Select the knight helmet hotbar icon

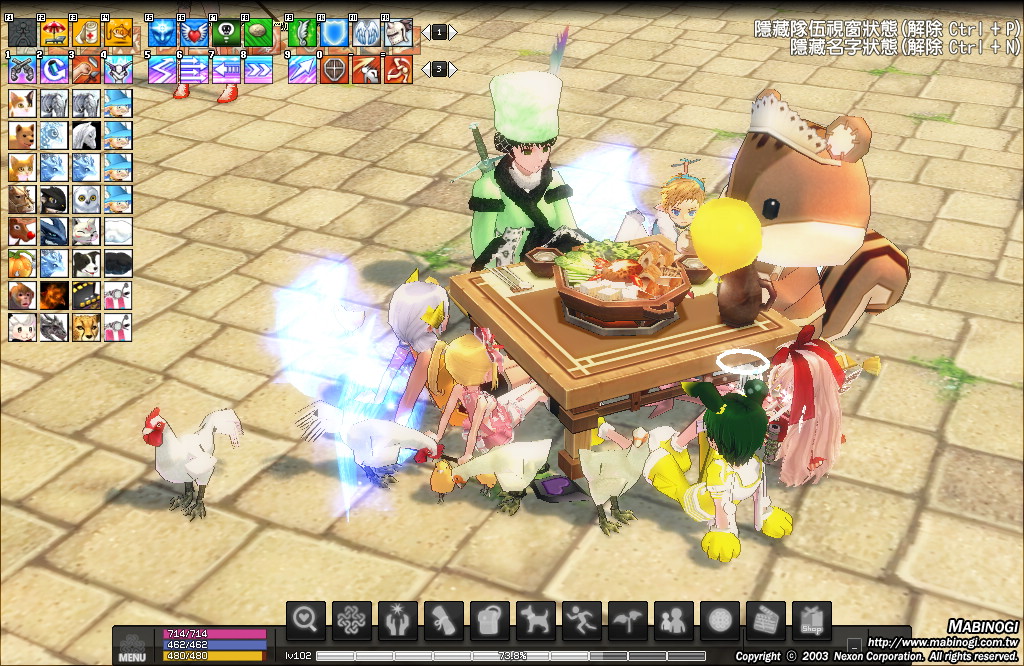pos(398,33)
